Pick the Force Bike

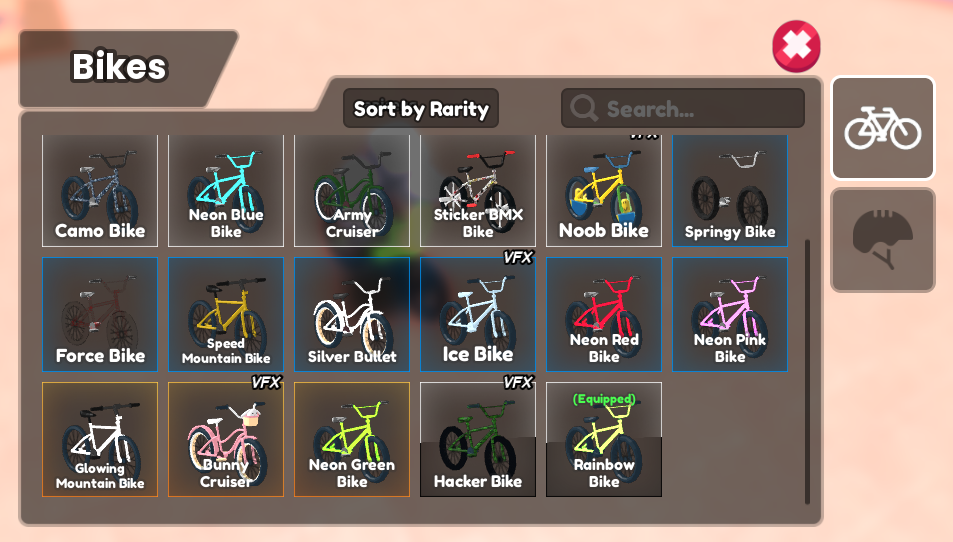(x=100, y=315)
